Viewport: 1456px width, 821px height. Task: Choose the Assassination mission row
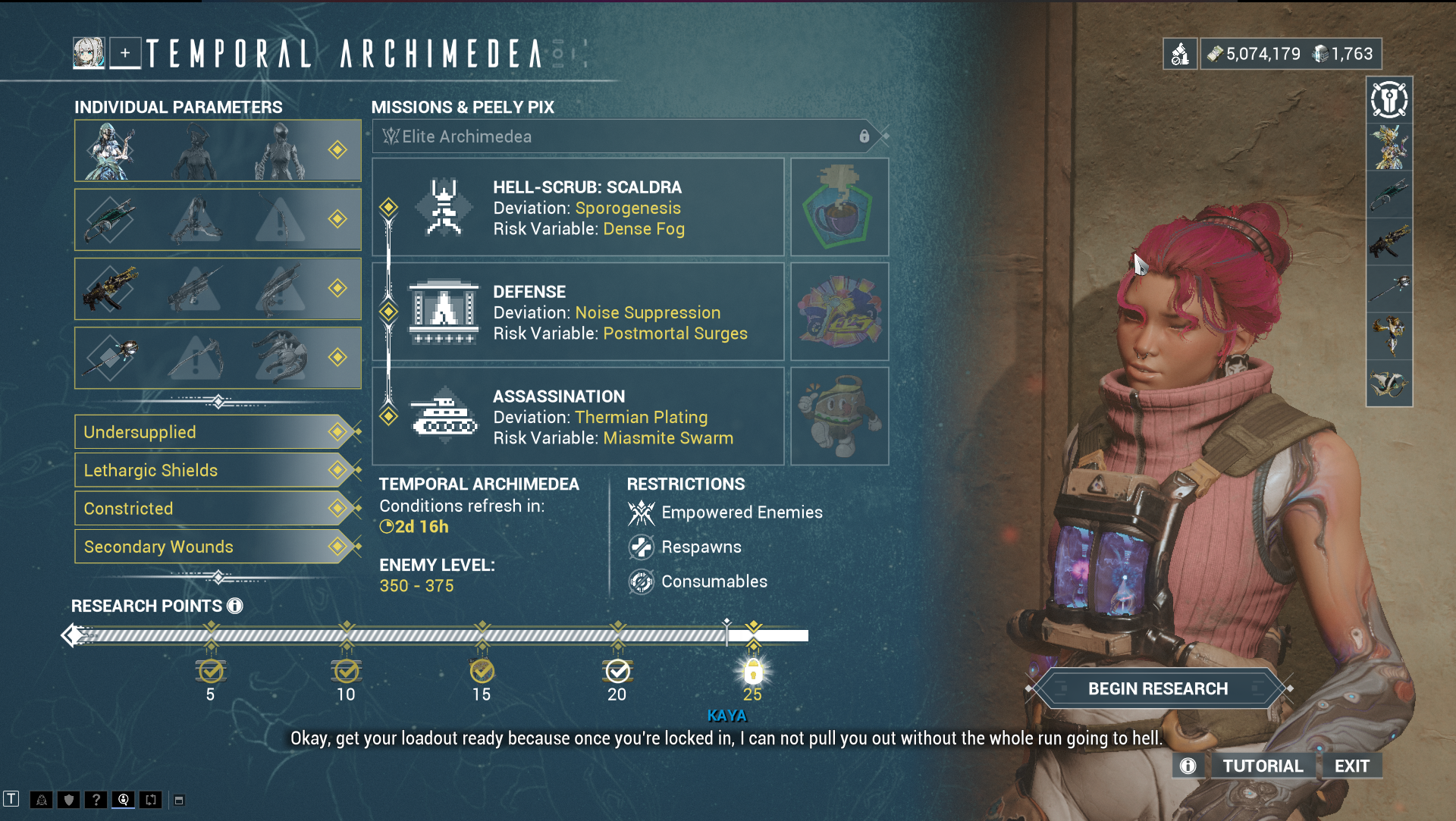[578, 417]
